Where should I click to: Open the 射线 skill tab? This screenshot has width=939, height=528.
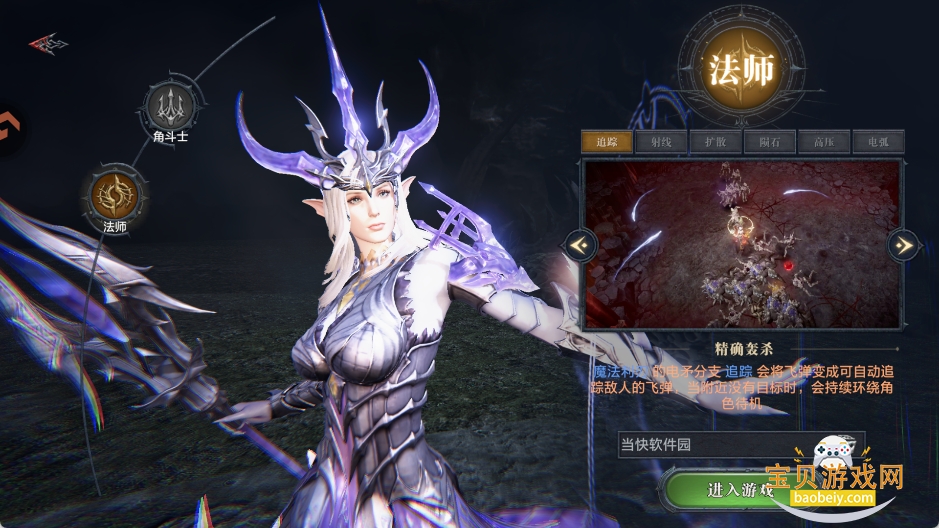661,141
